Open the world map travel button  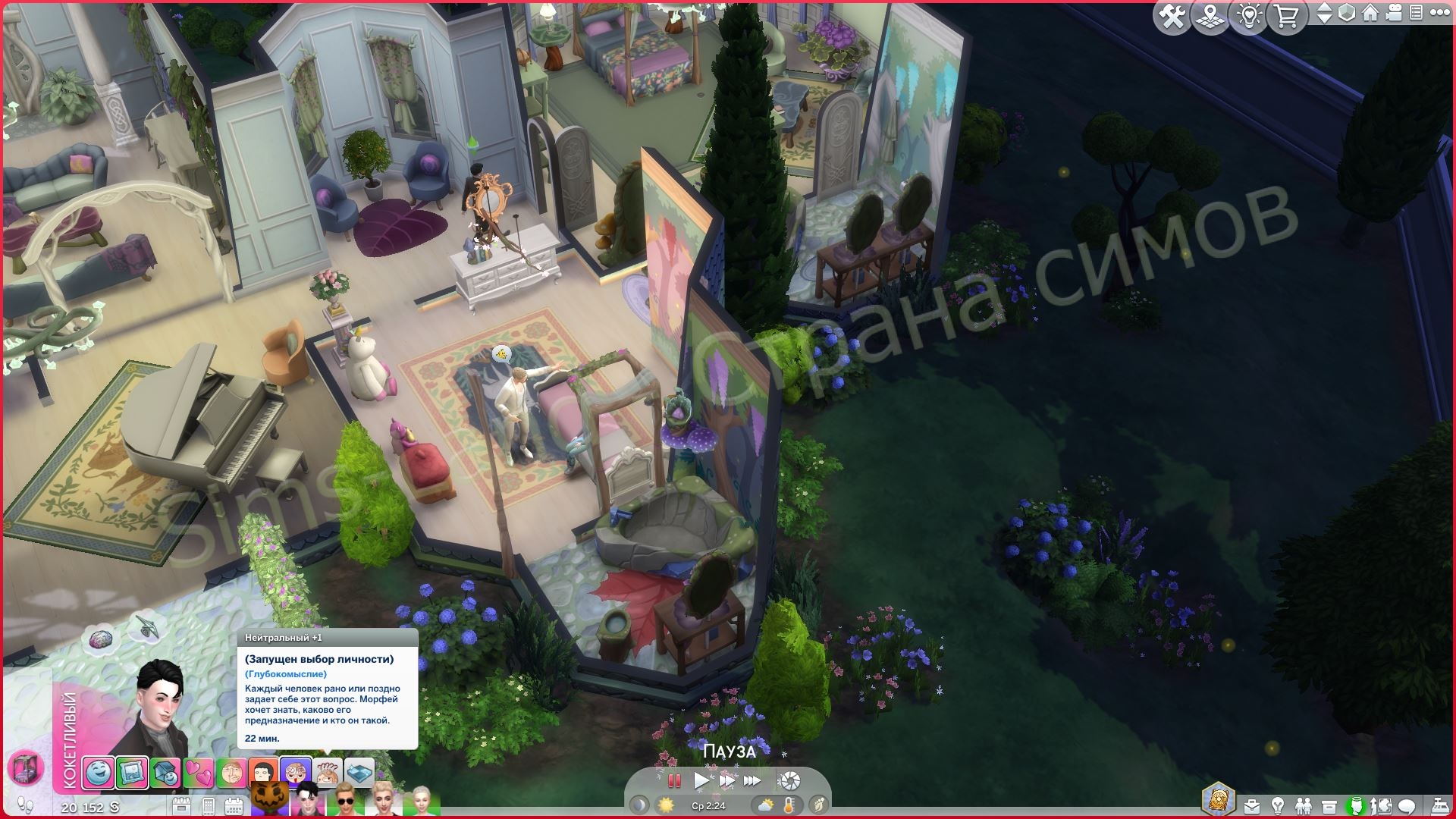click(x=1210, y=17)
